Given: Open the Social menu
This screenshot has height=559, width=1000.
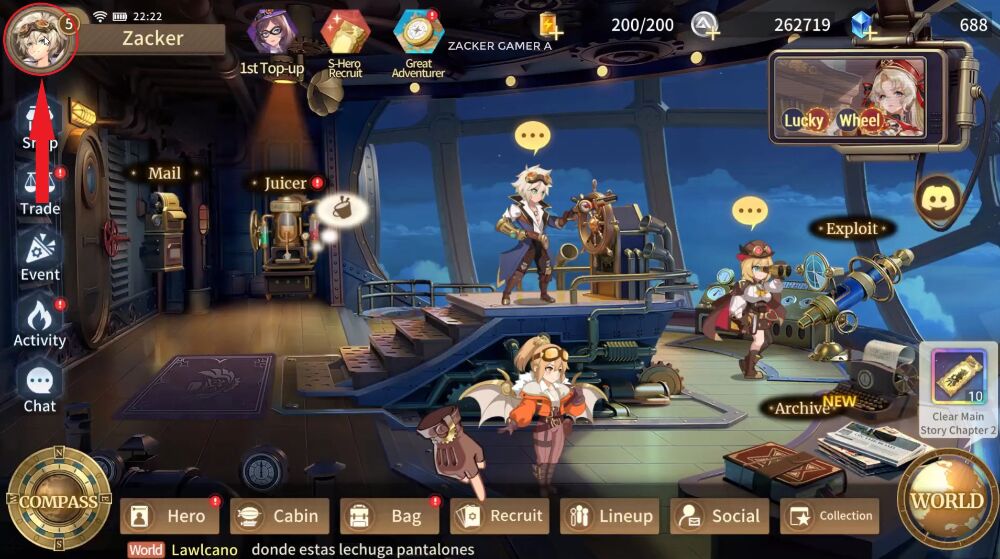Looking at the screenshot, I should [x=720, y=516].
